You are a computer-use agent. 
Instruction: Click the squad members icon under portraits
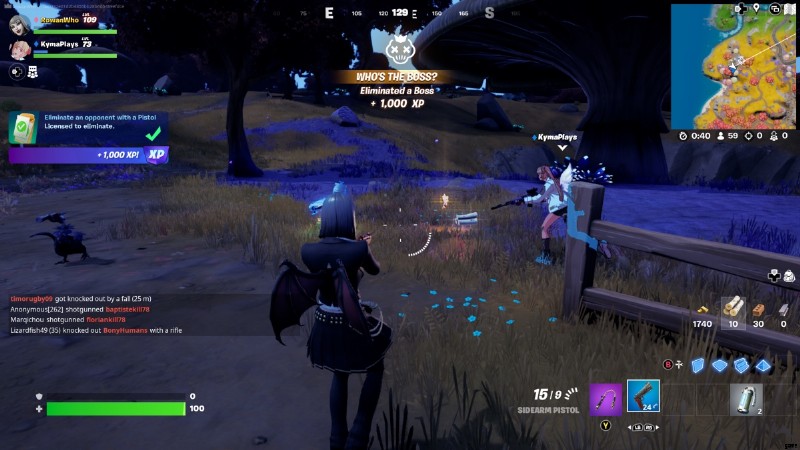point(33,72)
